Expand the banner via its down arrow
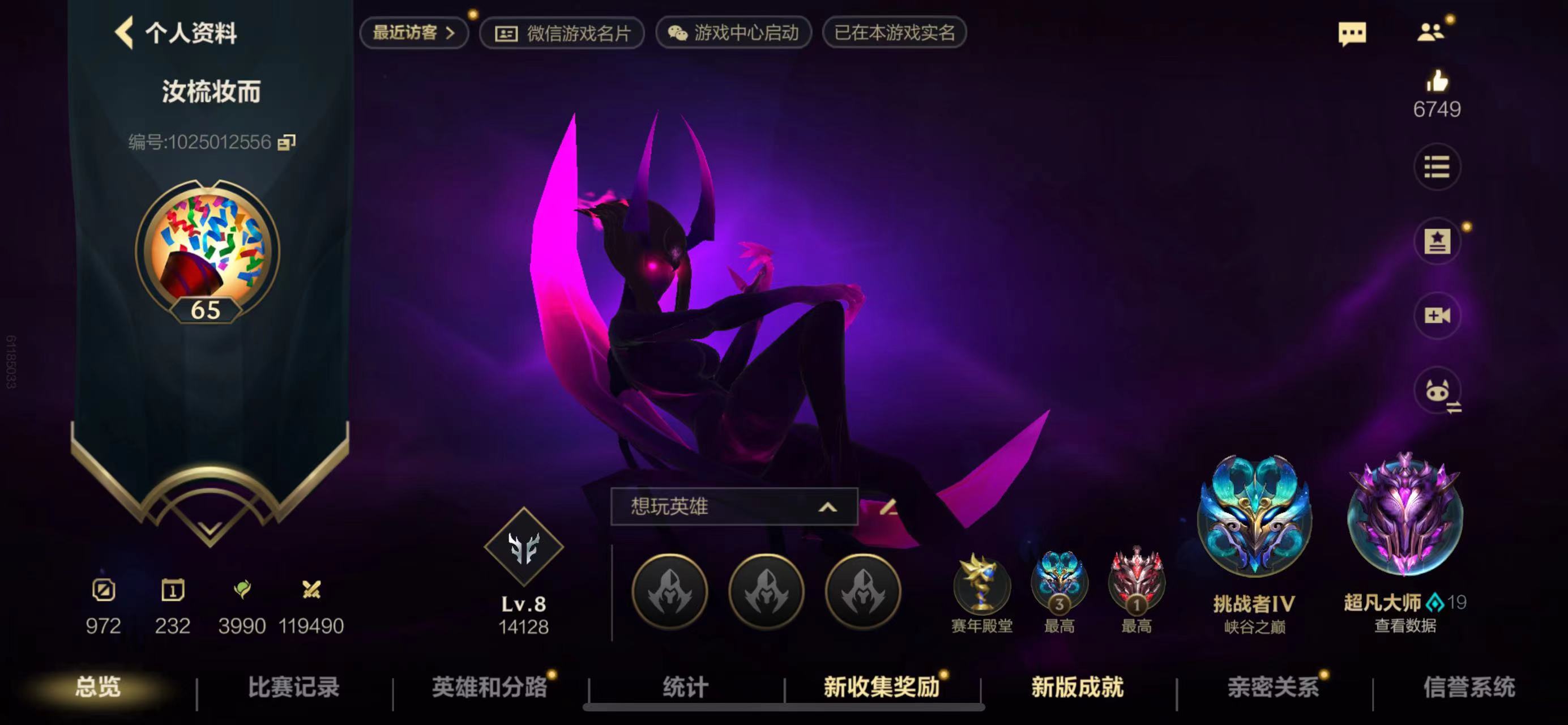 210,530
